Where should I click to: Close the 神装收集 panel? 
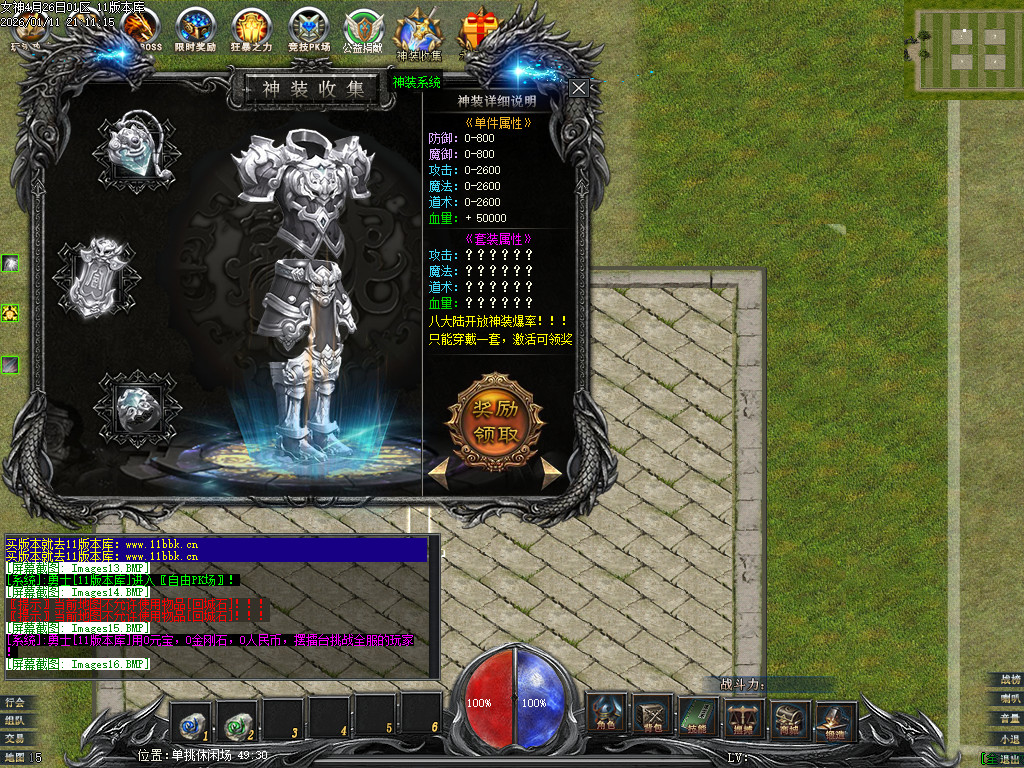(x=579, y=88)
